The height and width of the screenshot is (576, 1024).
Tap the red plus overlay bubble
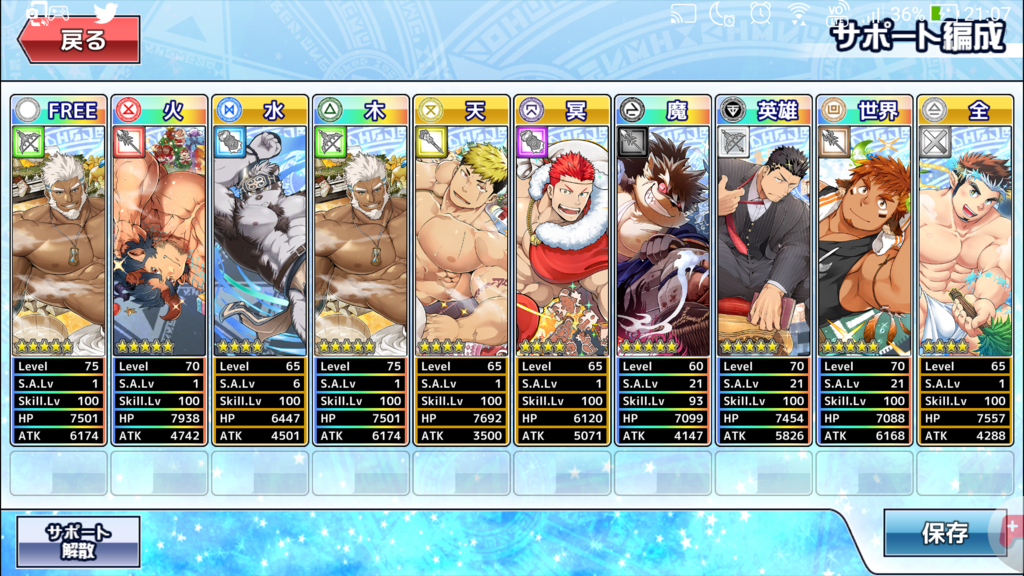click(x=1012, y=527)
